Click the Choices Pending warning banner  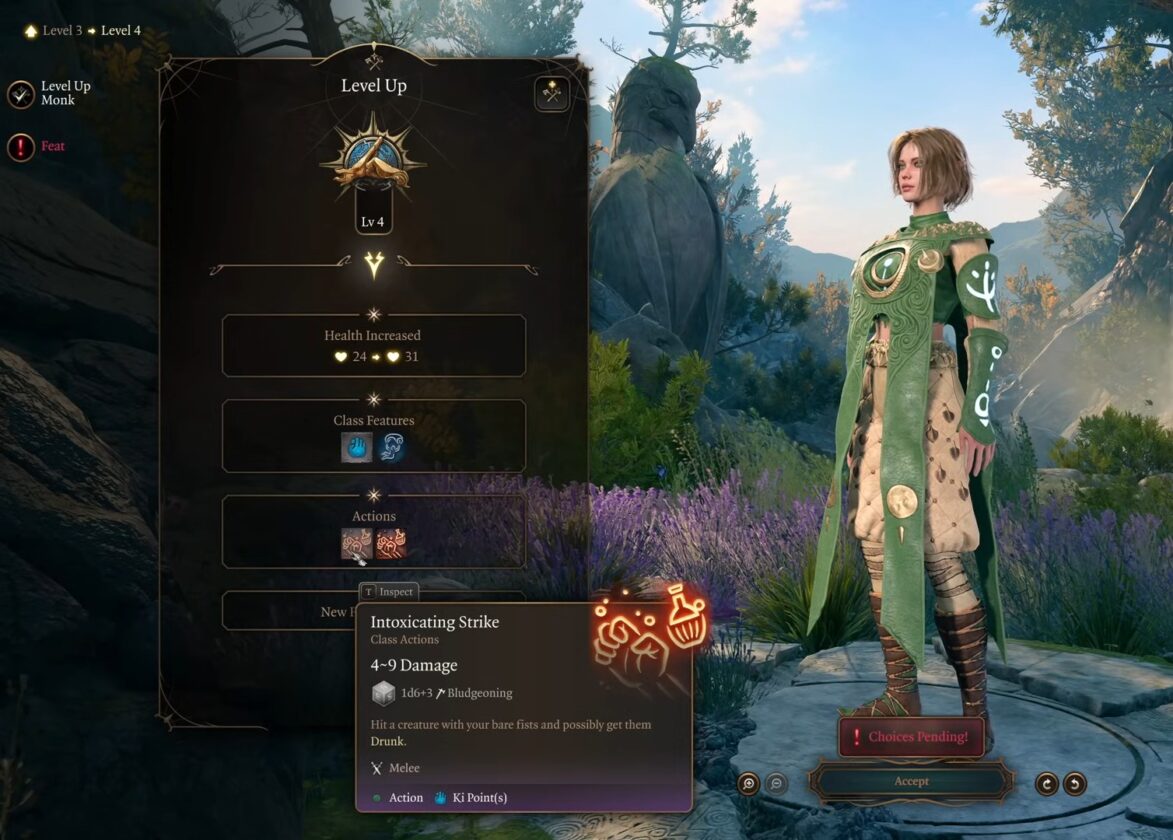click(910, 737)
